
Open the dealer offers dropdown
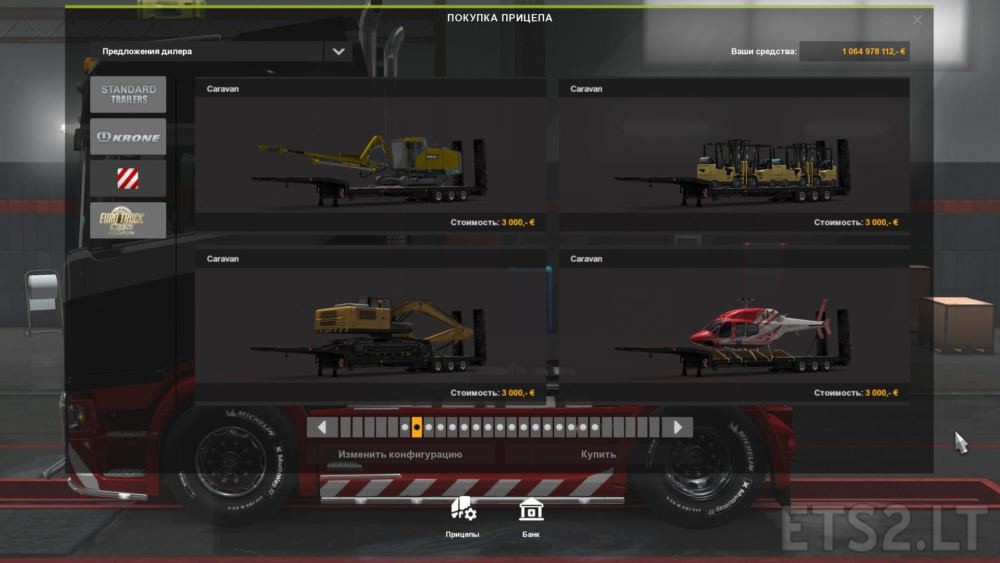tap(338, 51)
